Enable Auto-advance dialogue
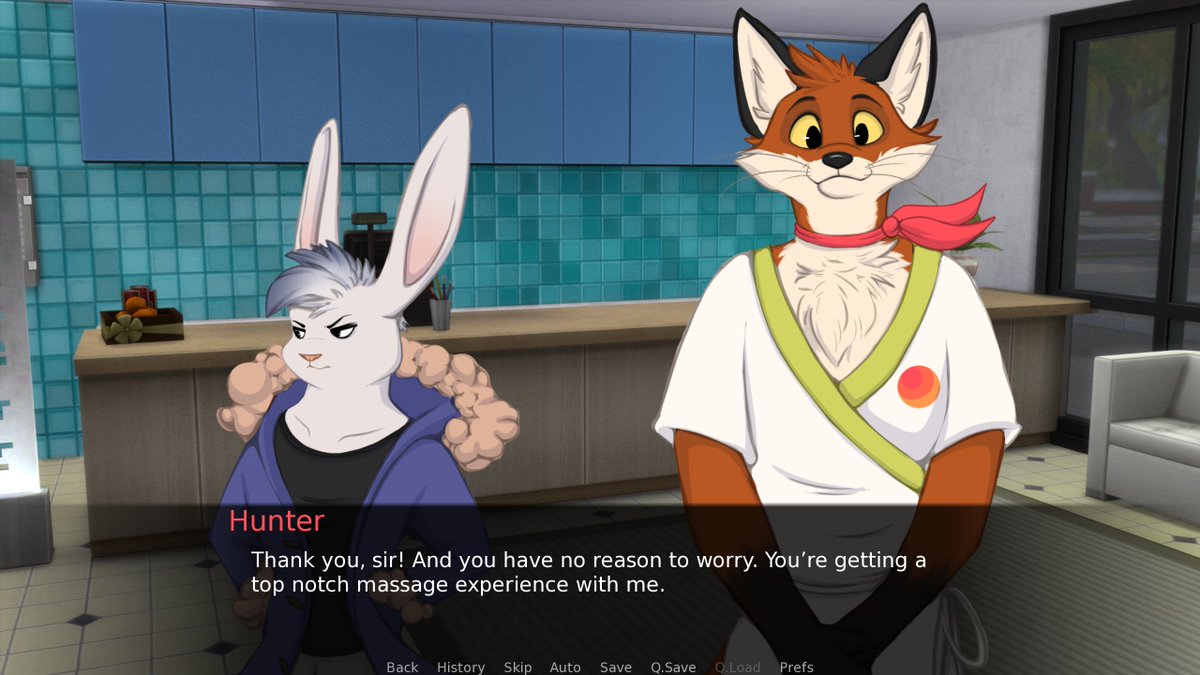Image resolution: width=1200 pixels, height=675 pixels. [565, 667]
